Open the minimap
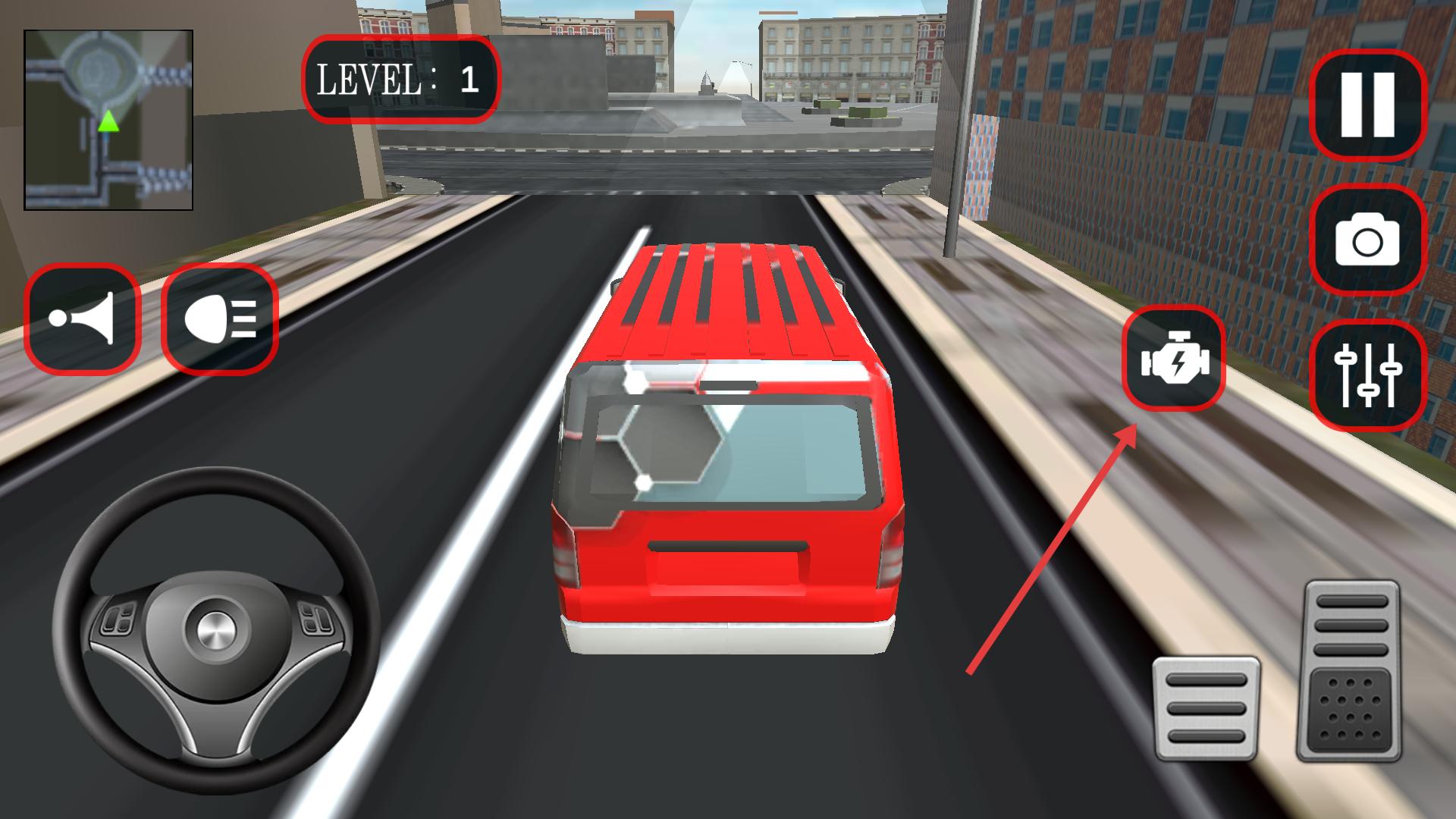The image size is (1456, 819). click(108, 120)
